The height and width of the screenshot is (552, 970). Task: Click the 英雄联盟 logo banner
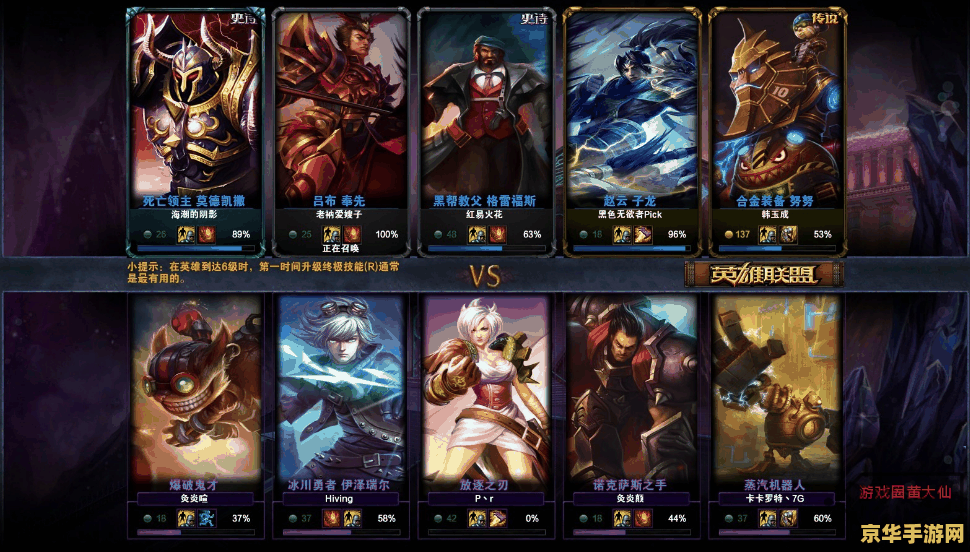[764, 273]
